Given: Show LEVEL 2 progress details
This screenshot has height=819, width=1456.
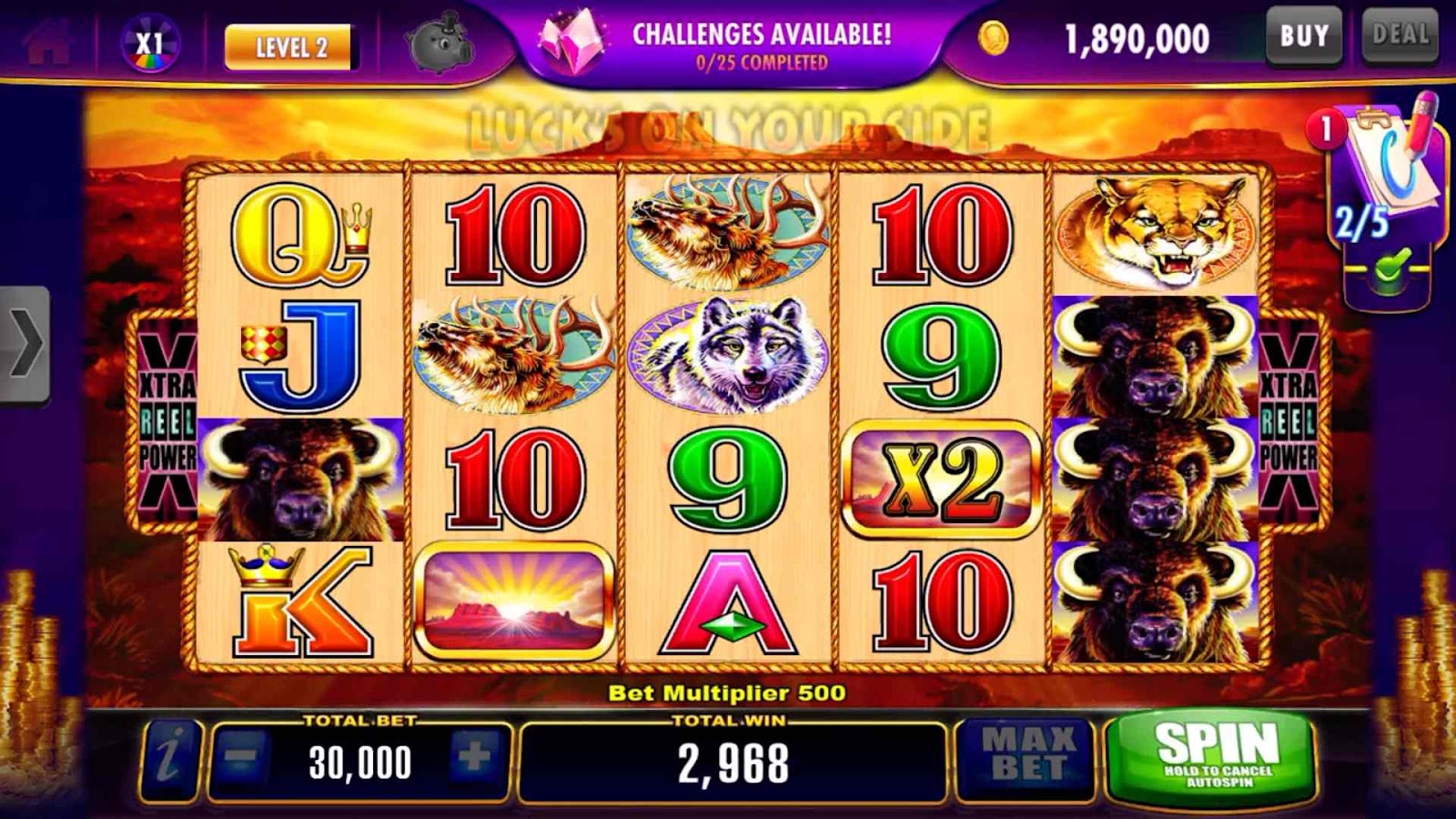Looking at the screenshot, I should 290,47.
